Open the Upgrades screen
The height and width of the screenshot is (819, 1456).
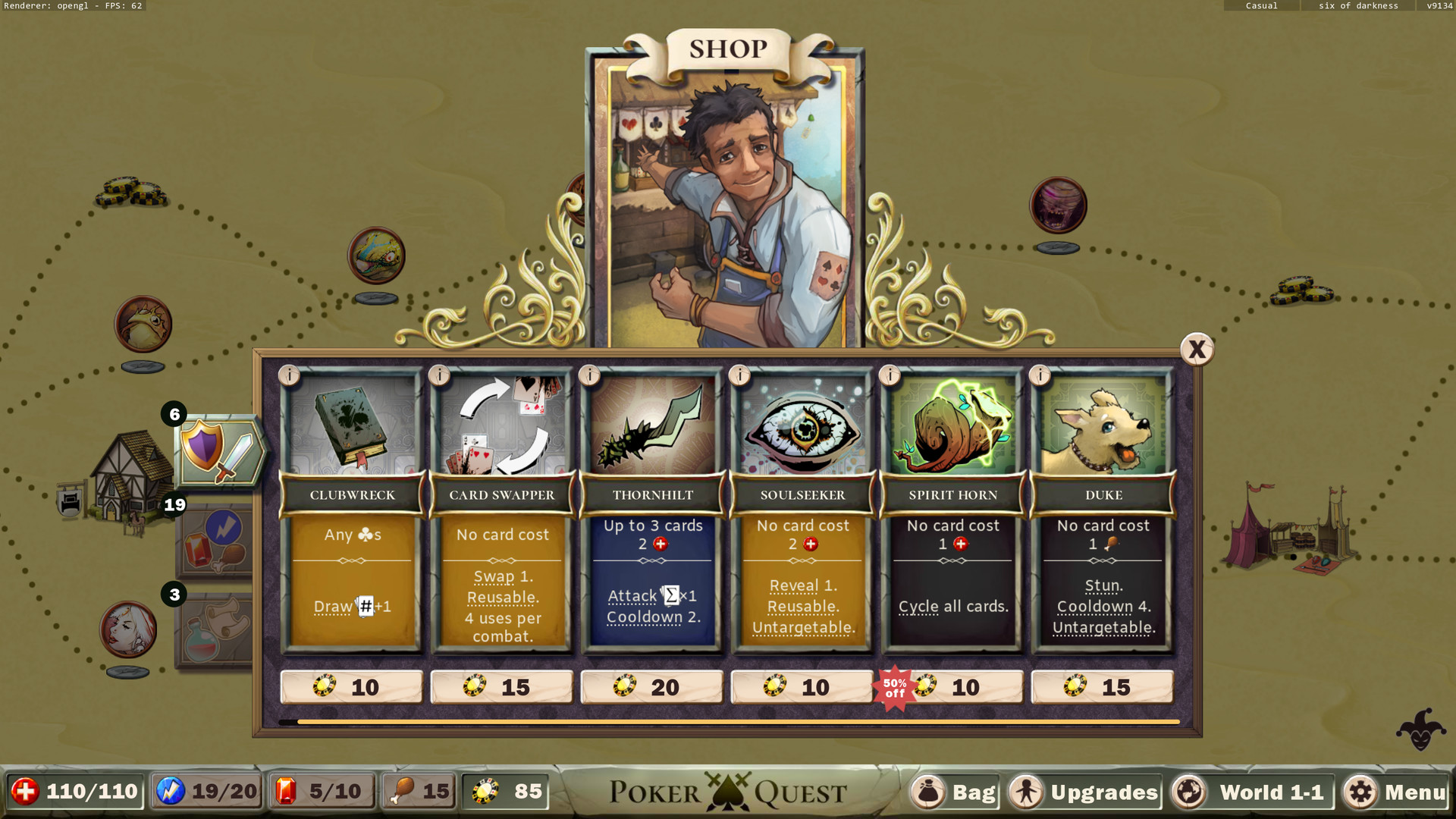tap(1086, 792)
